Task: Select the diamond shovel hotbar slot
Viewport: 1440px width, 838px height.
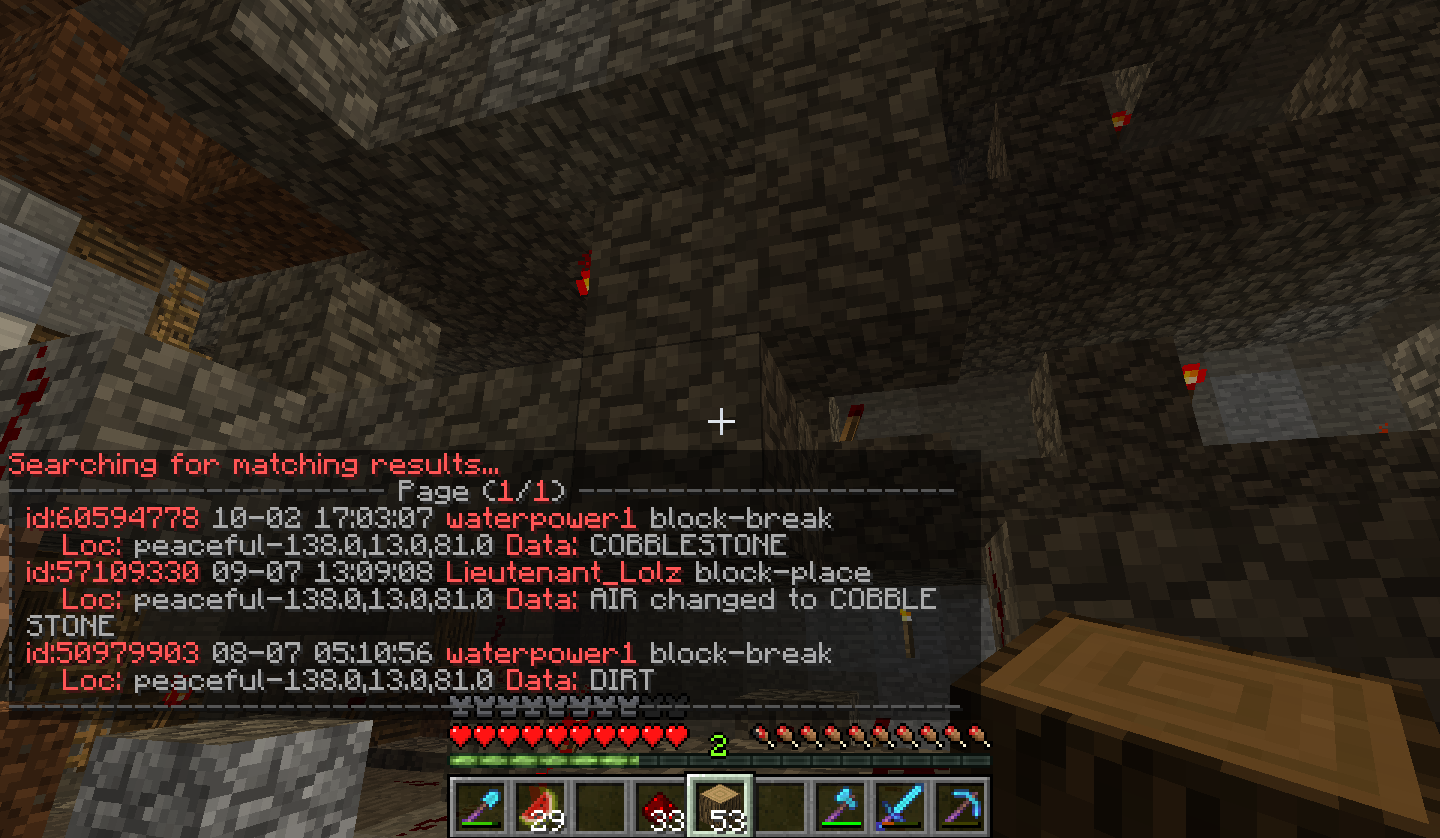Action: click(x=479, y=806)
